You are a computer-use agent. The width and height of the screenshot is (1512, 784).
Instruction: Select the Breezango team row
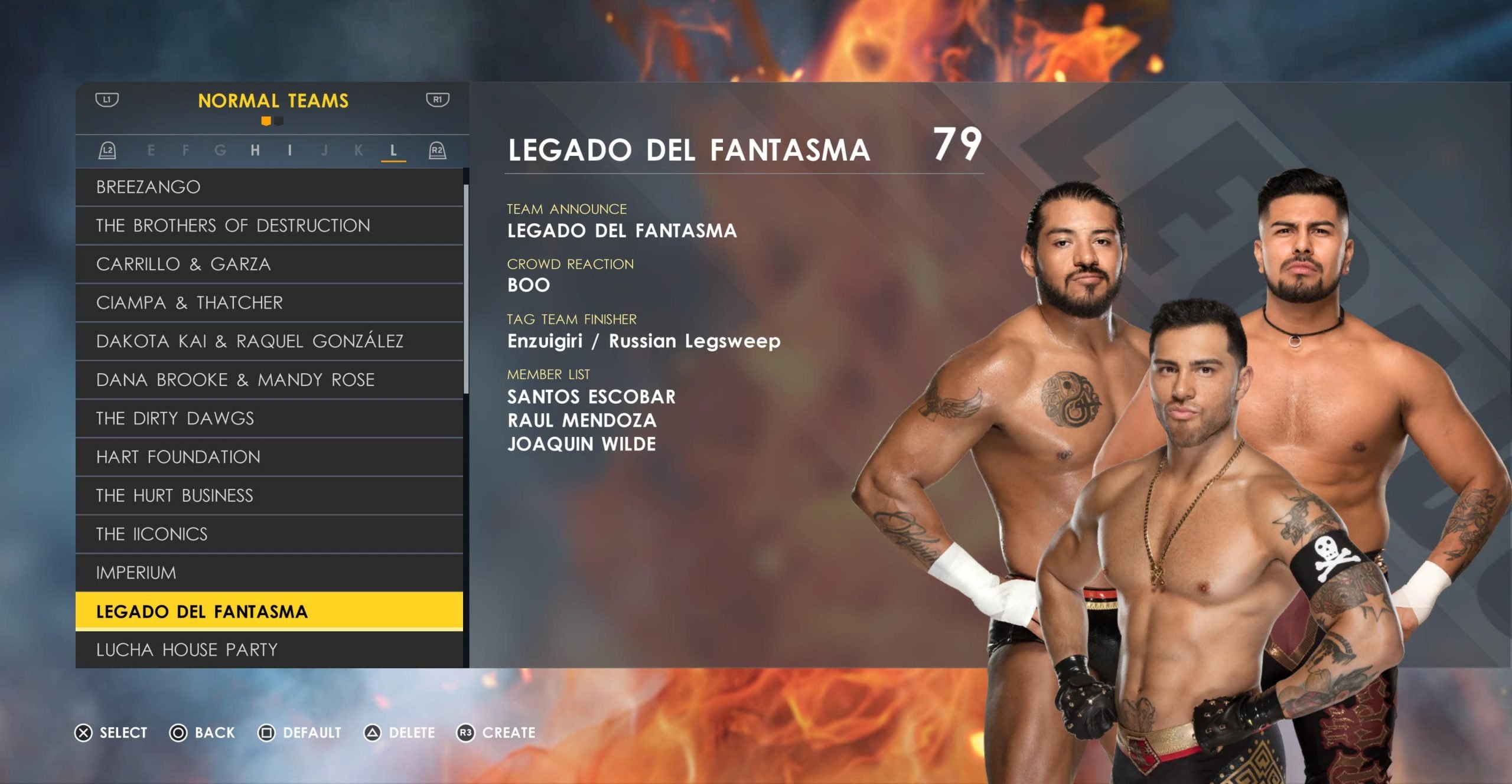269,187
